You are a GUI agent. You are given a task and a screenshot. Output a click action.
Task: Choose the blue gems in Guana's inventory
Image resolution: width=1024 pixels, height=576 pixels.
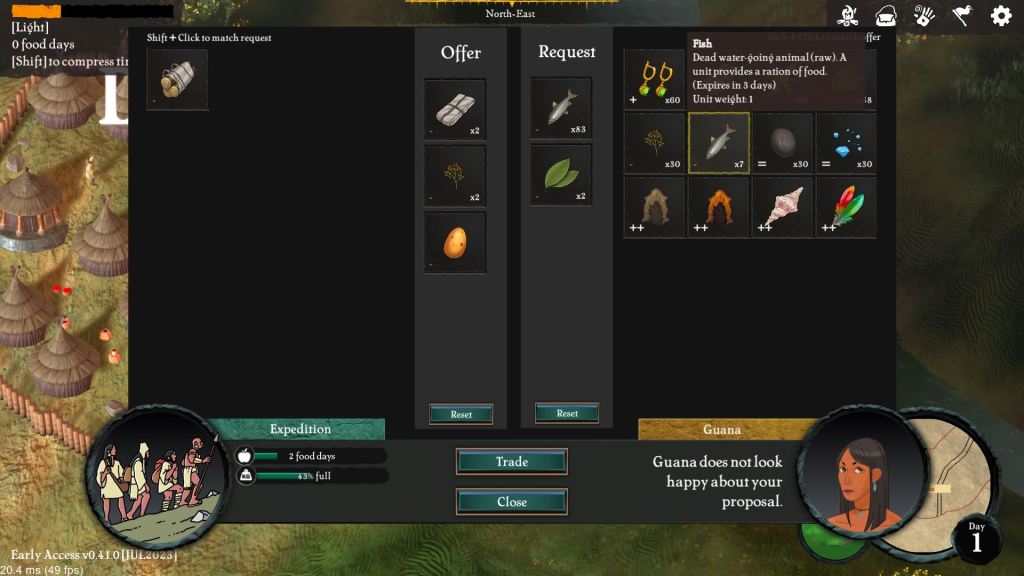tap(846, 143)
